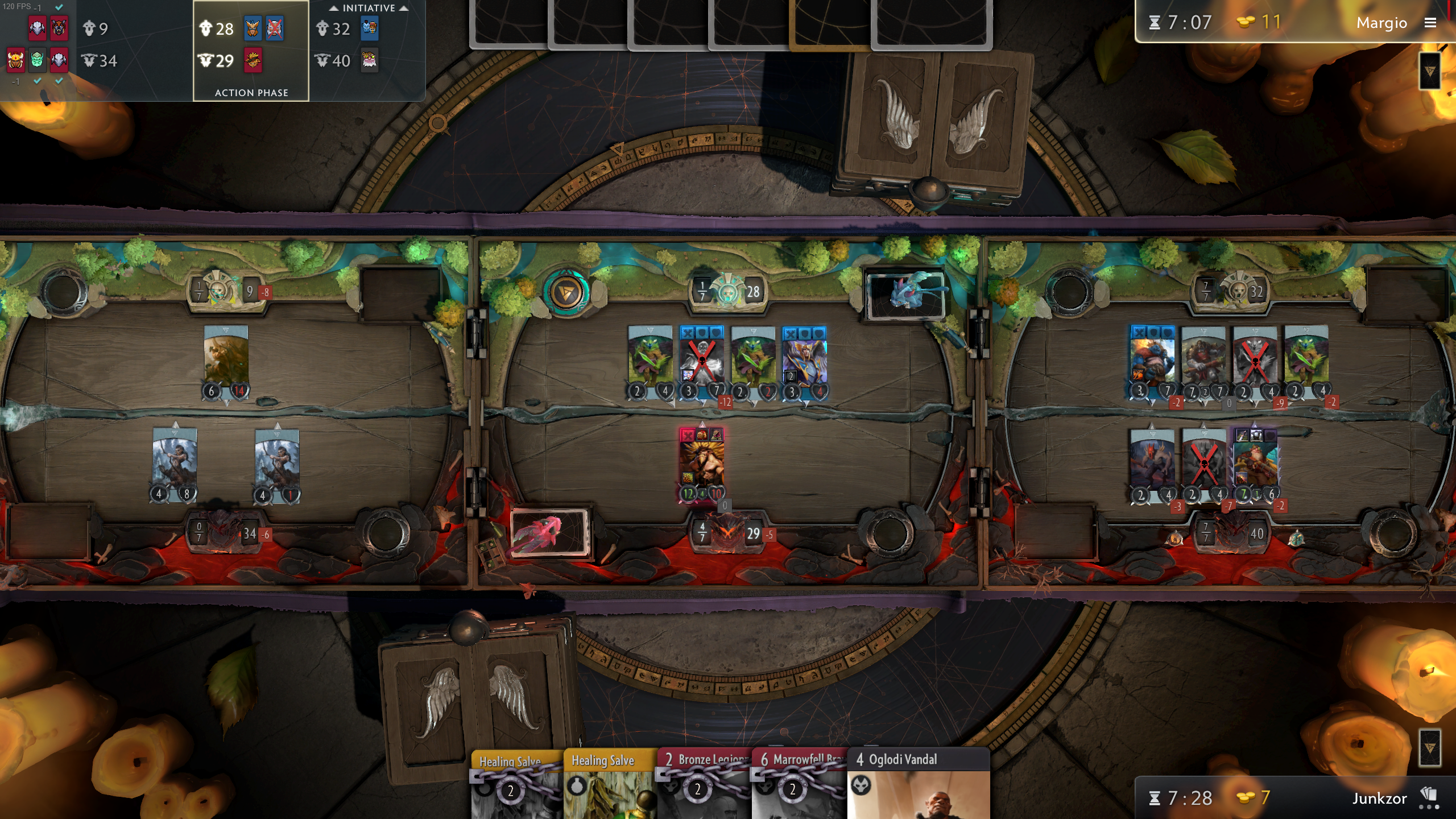Open Junkzor's hand cards icon
Viewport: 1456px width, 819px height.
pyautogui.click(x=1428, y=797)
